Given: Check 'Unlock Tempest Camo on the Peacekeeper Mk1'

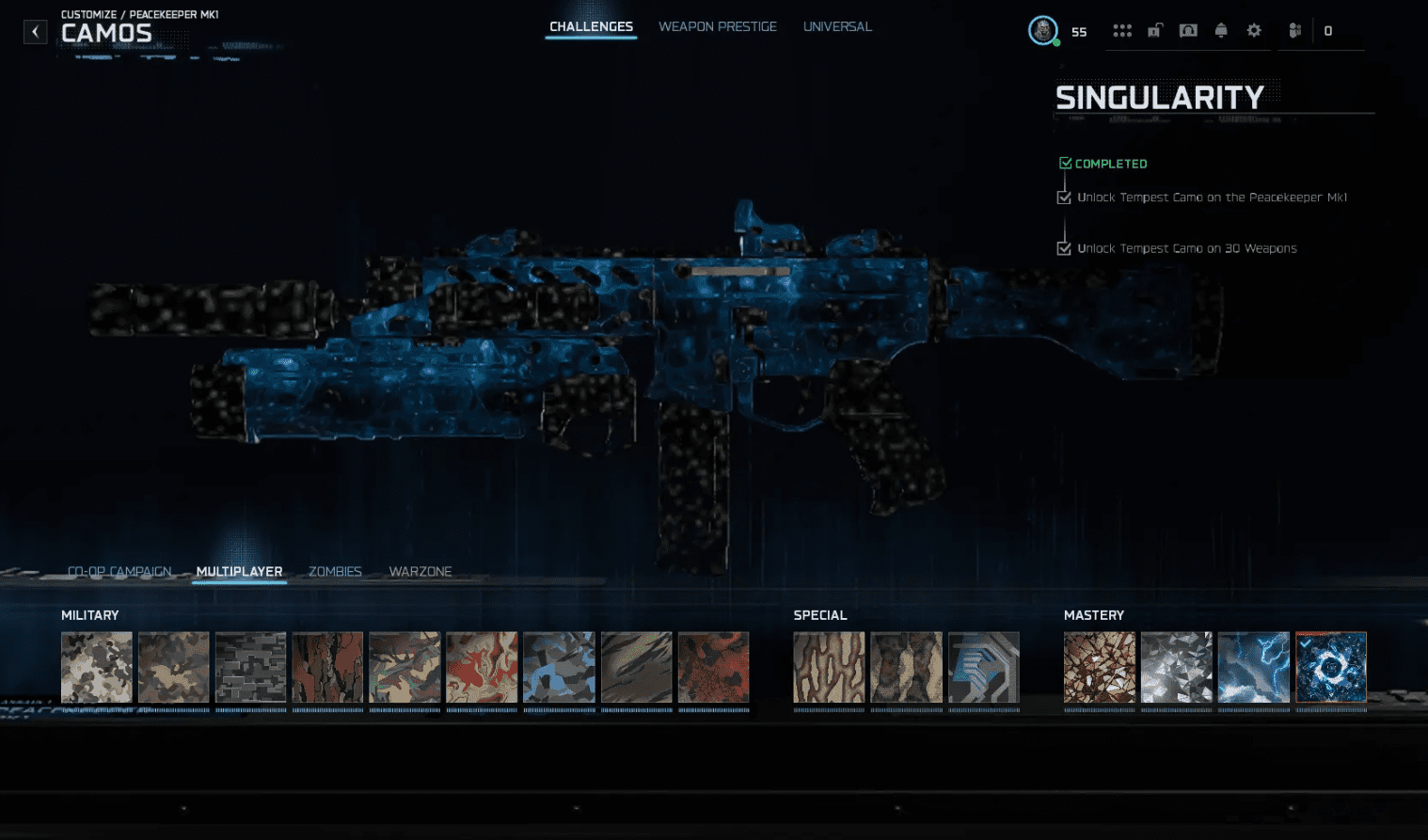Looking at the screenshot, I should [1064, 198].
